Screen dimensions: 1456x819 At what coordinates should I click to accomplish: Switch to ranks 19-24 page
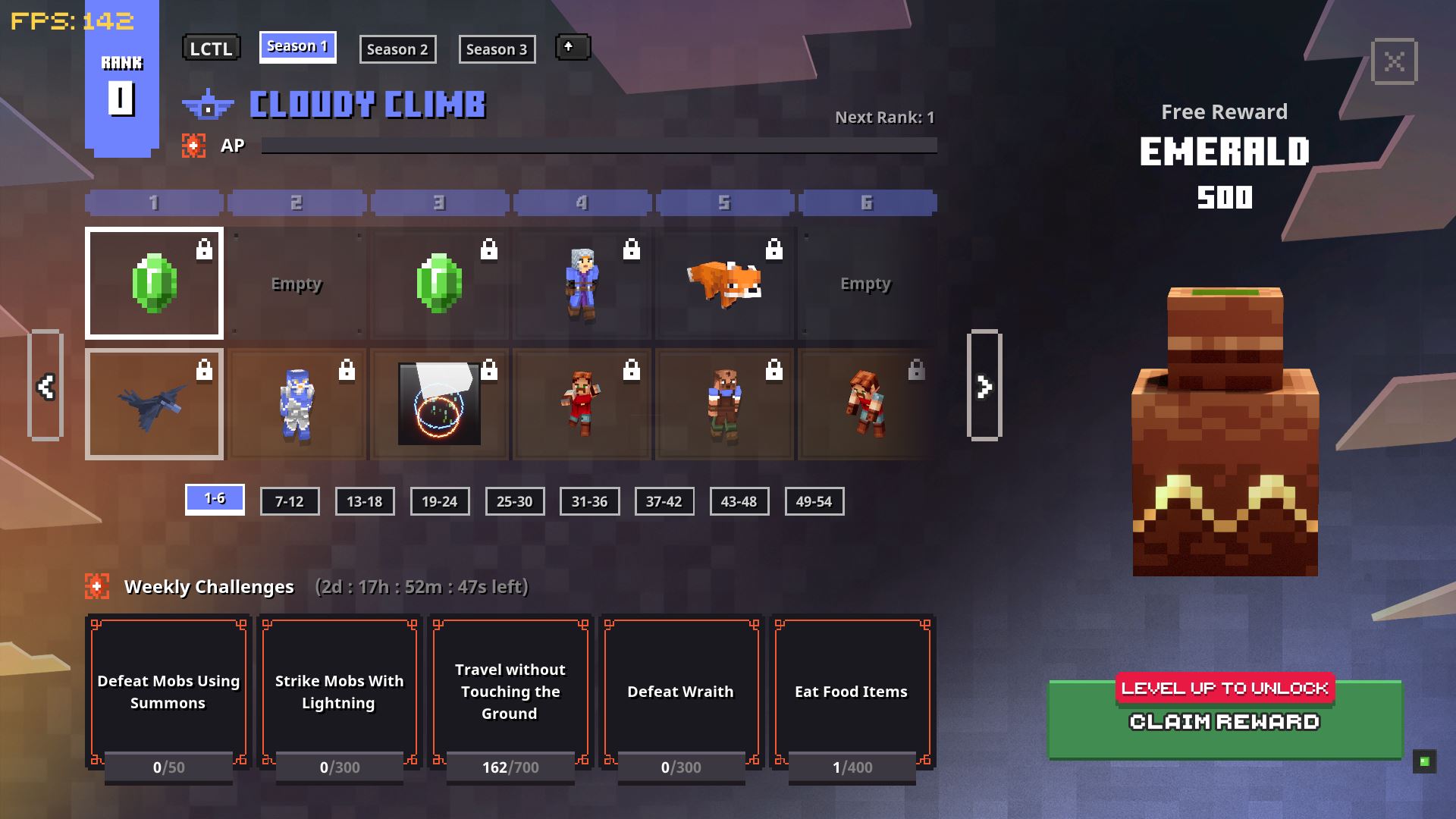440,500
